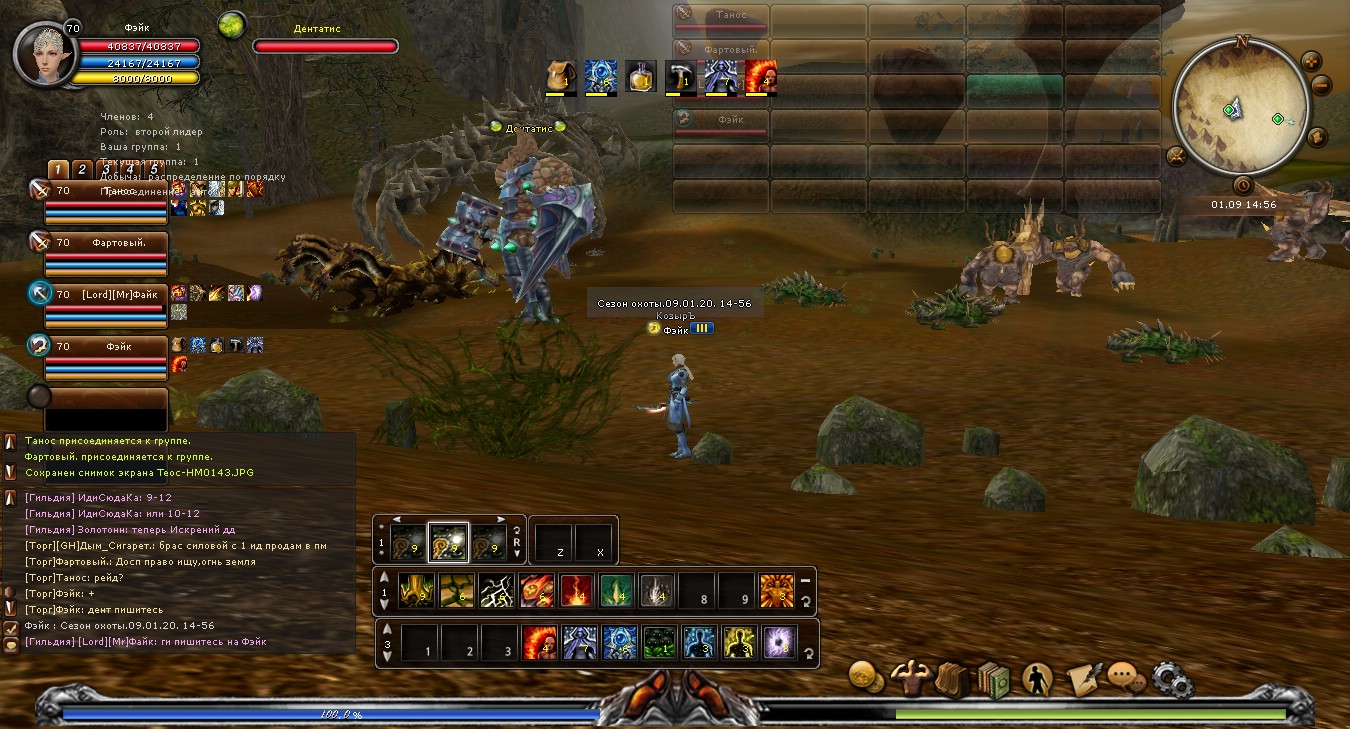This screenshot has height=729, width=1350.
Task: Open the quest scroll and quill journal
Action: coord(1083,679)
